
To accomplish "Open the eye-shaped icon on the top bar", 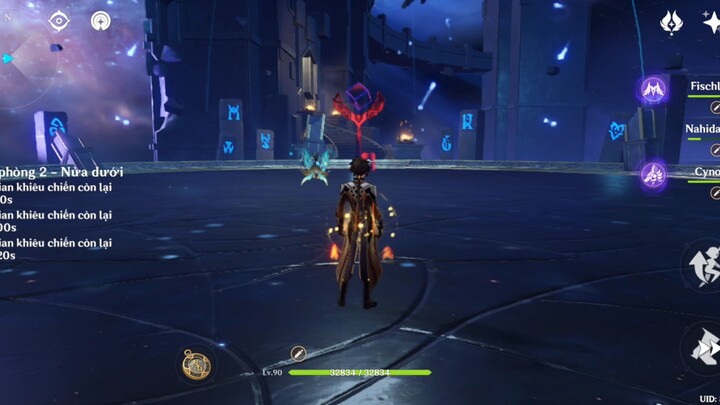I will pos(59,21).
